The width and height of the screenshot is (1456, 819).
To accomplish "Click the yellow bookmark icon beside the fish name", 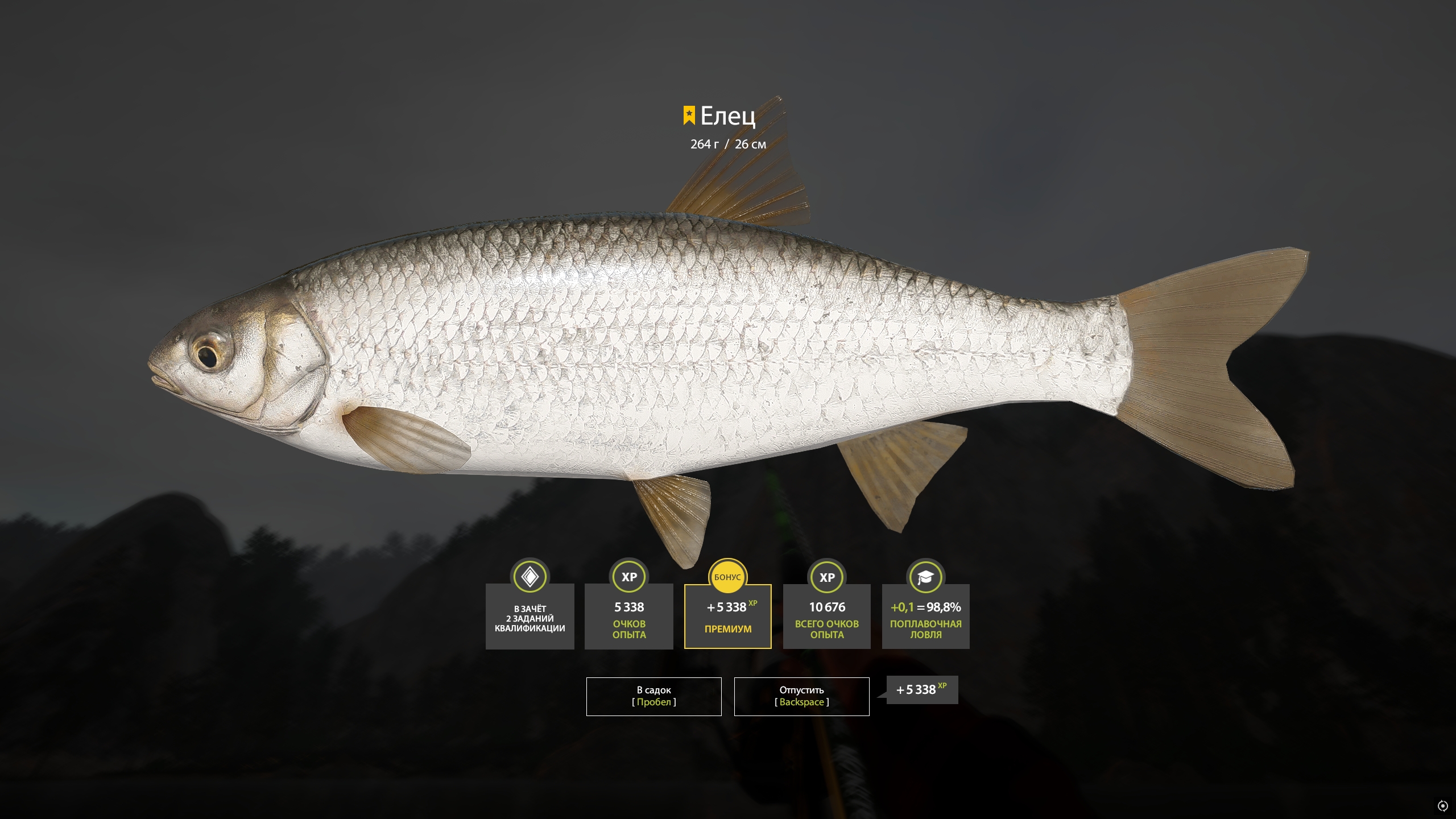I will [688, 115].
